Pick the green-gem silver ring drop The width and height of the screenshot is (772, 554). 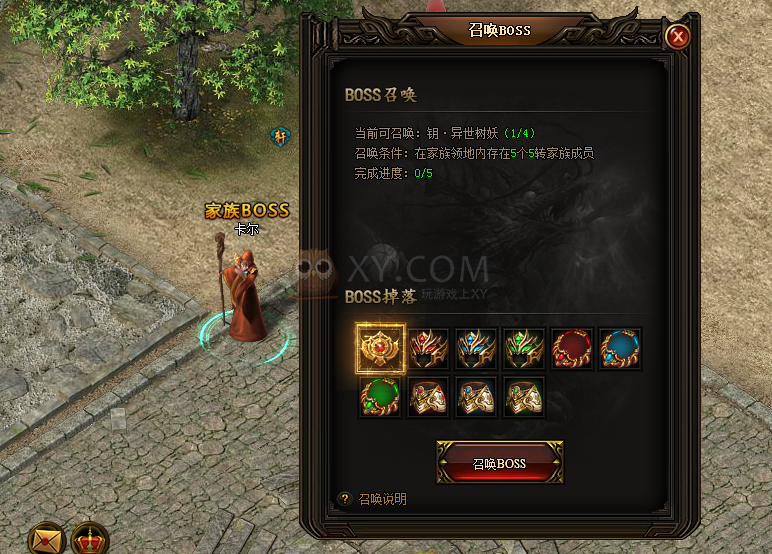tap(524, 396)
